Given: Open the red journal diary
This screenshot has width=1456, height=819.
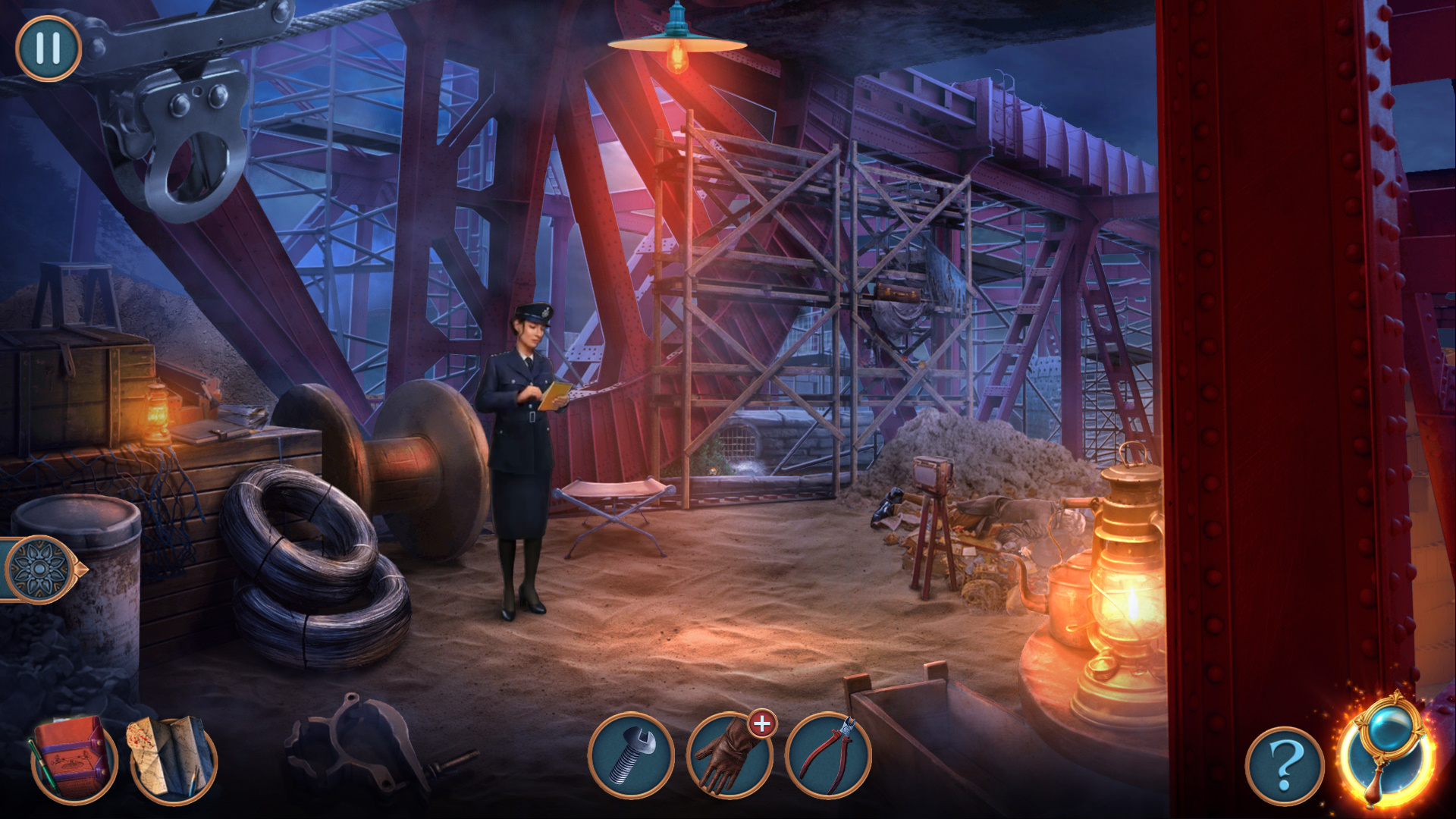Looking at the screenshot, I should [x=74, y=759].
